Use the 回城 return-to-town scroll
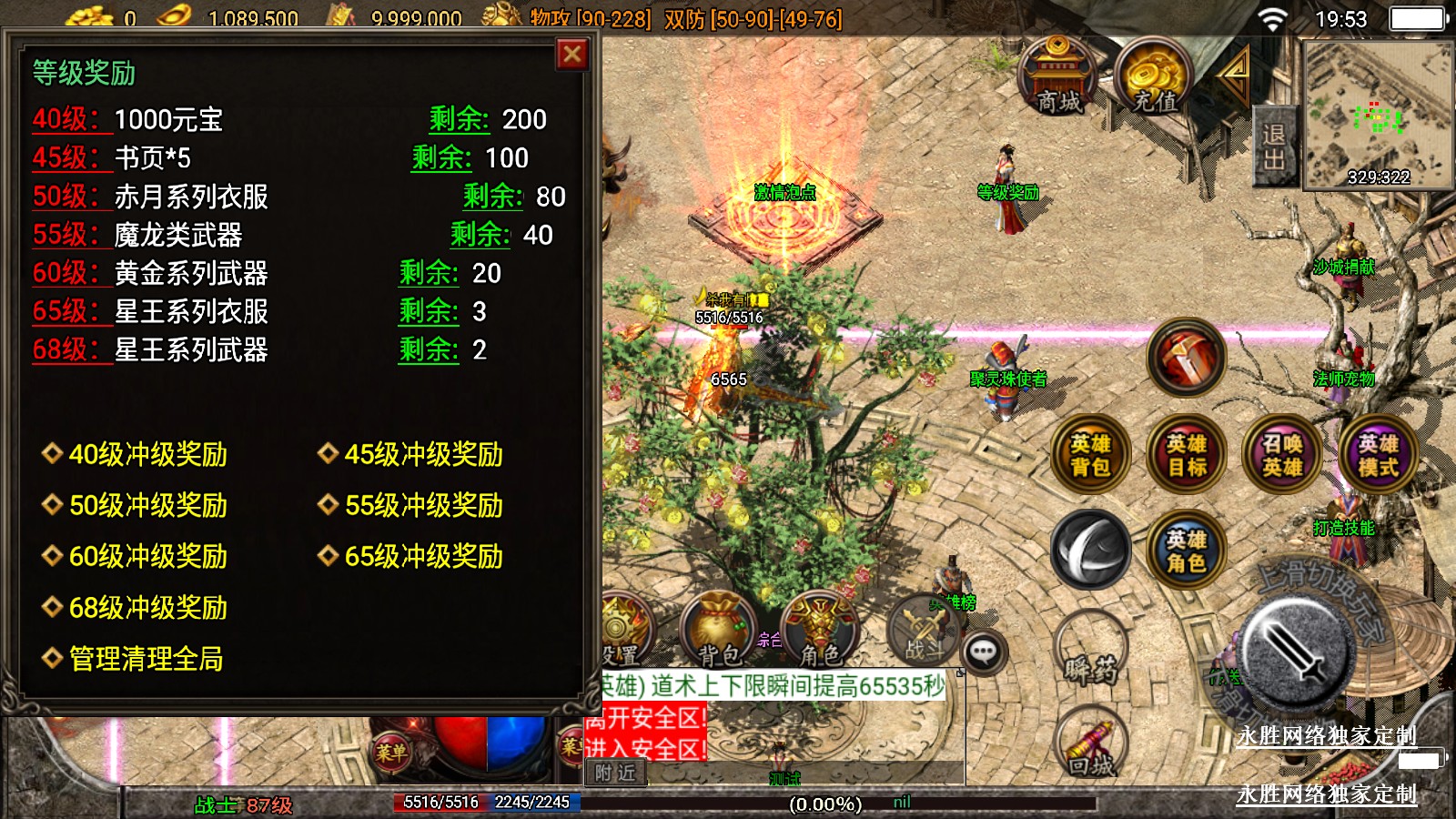Viewport: 1456px width, 819px height. [x=1092, y=748]
